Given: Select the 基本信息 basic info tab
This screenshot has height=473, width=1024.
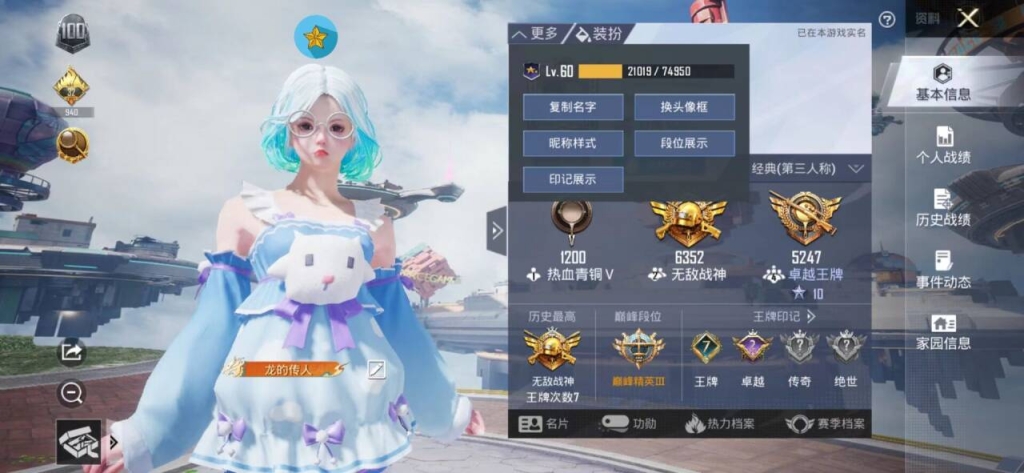Looking at the screenshot, I should point(943,83).
